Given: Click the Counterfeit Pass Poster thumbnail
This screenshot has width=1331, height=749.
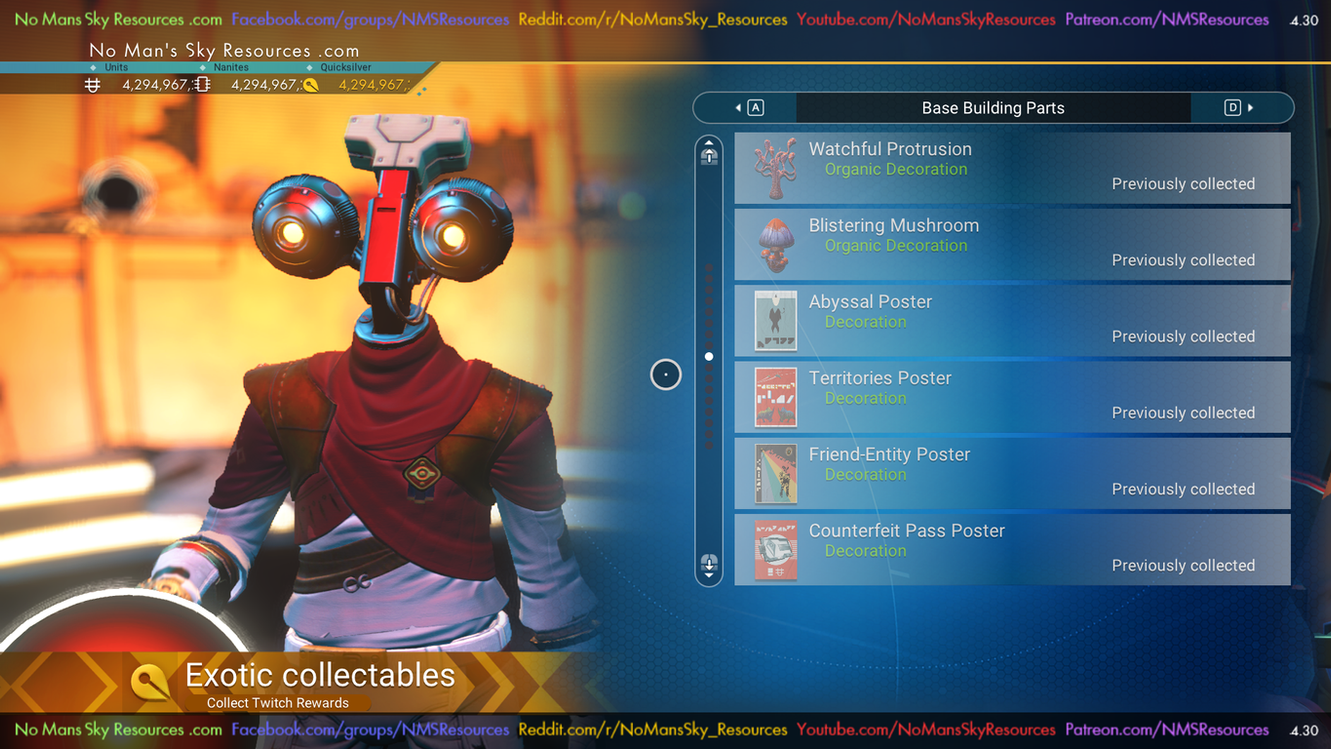Looking at the screenshot, I should tap(775, 549).
